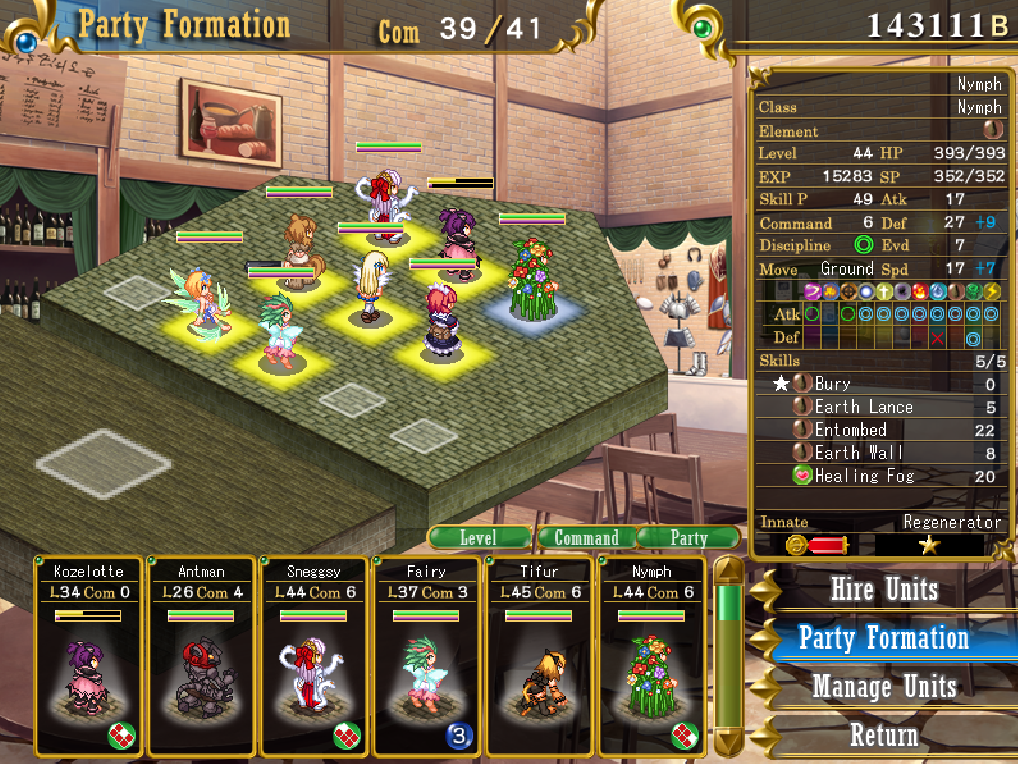Open the Hire Units menu
Screen dimensions: 1018x764
point(884,589)
